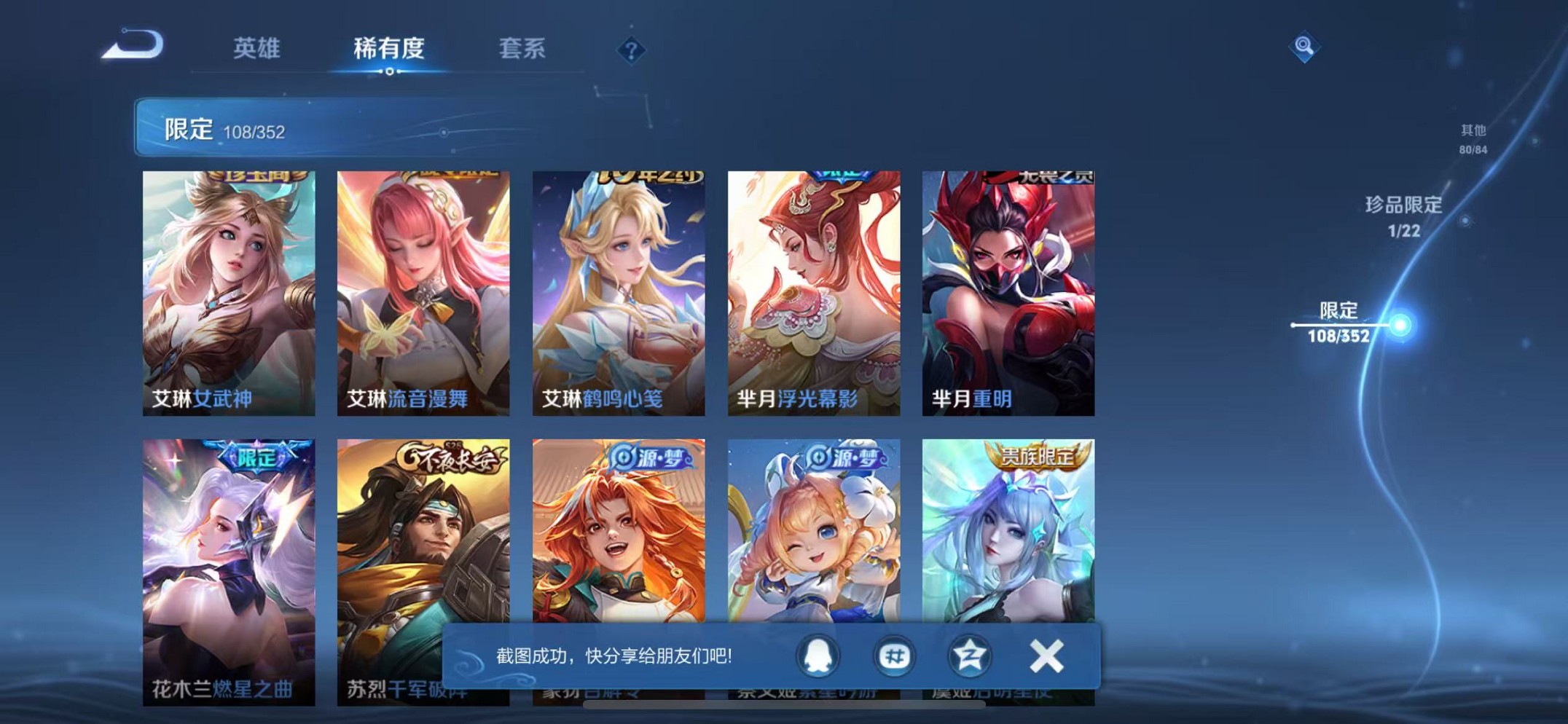This screenshot has height=724, width=1568.
Task: Share to 王者营地 via the hash icon
Action: pos(895,655)
